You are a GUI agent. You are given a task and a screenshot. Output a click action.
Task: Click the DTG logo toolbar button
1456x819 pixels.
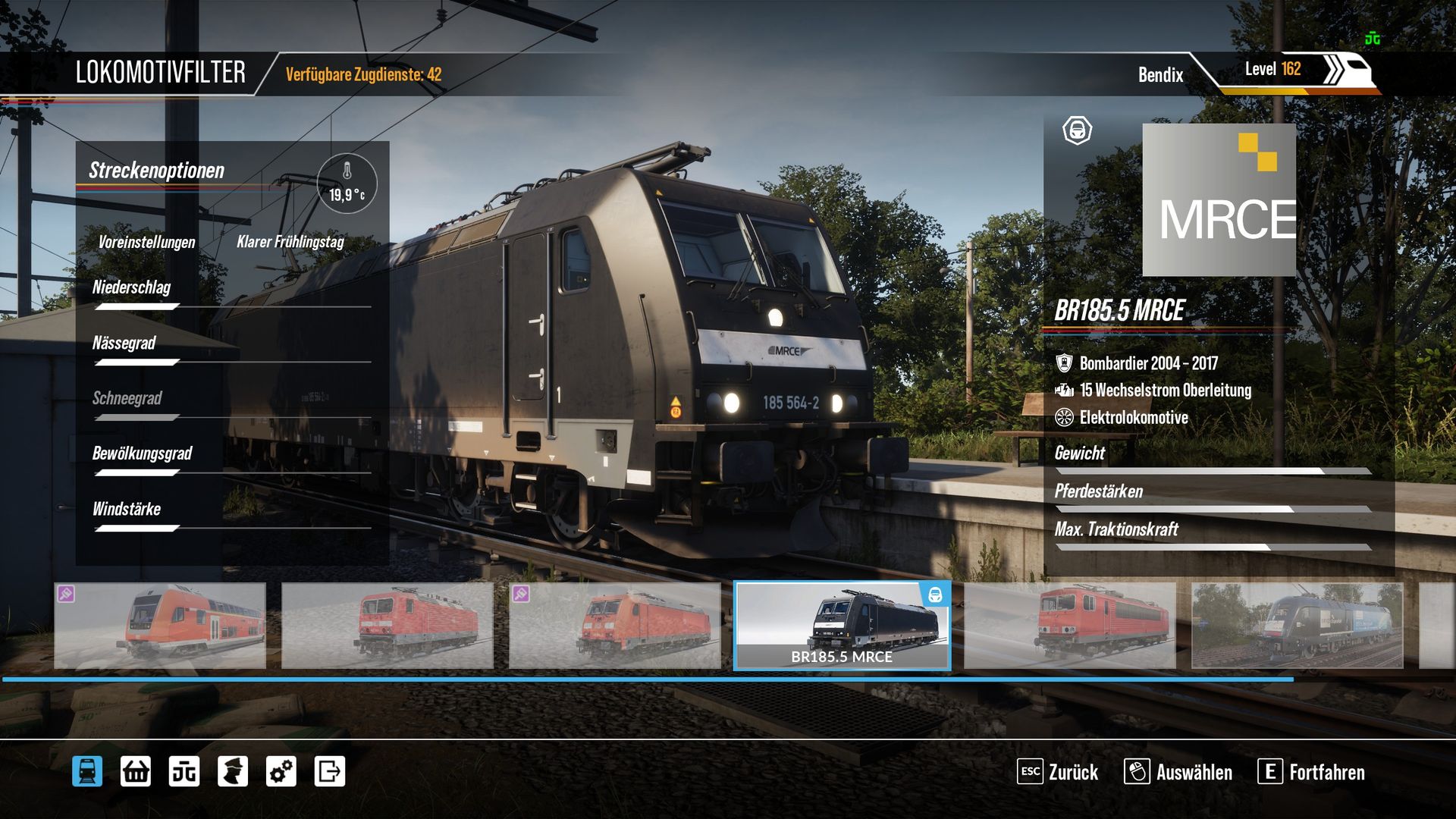[x=184, y=772]
